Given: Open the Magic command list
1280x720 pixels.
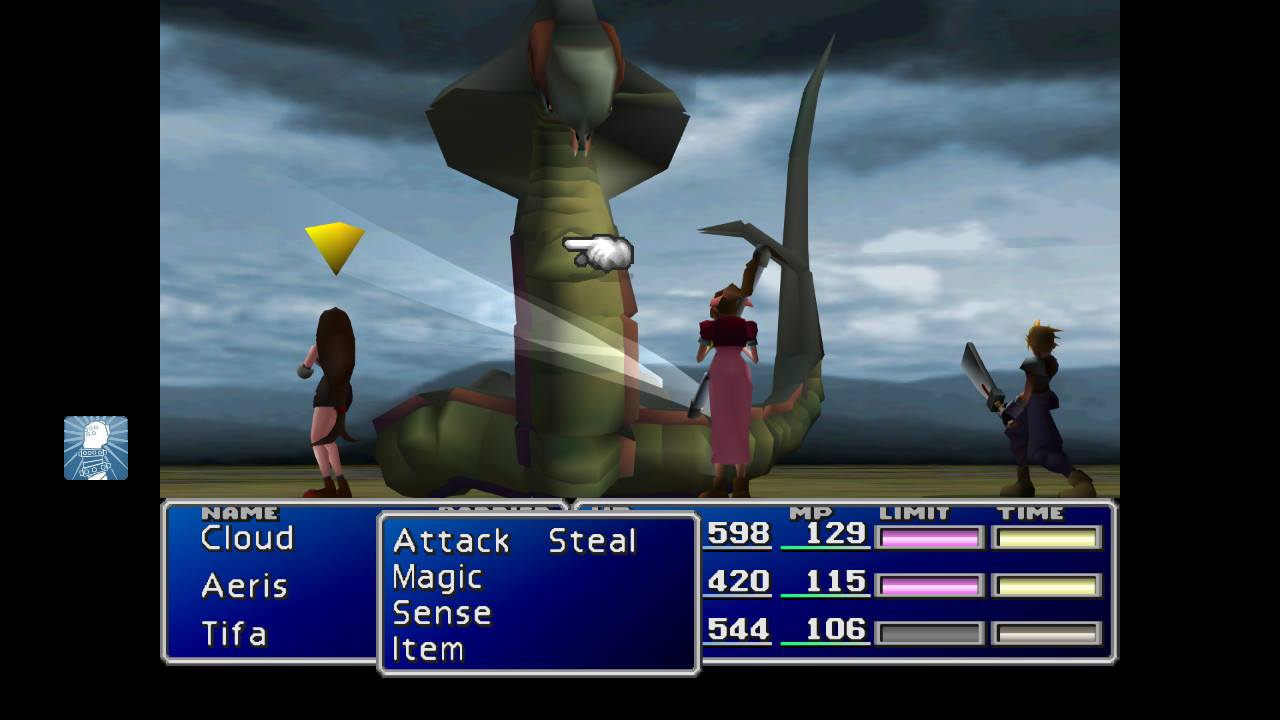Looking at the screenshot, I should click(x=437, y=577).
